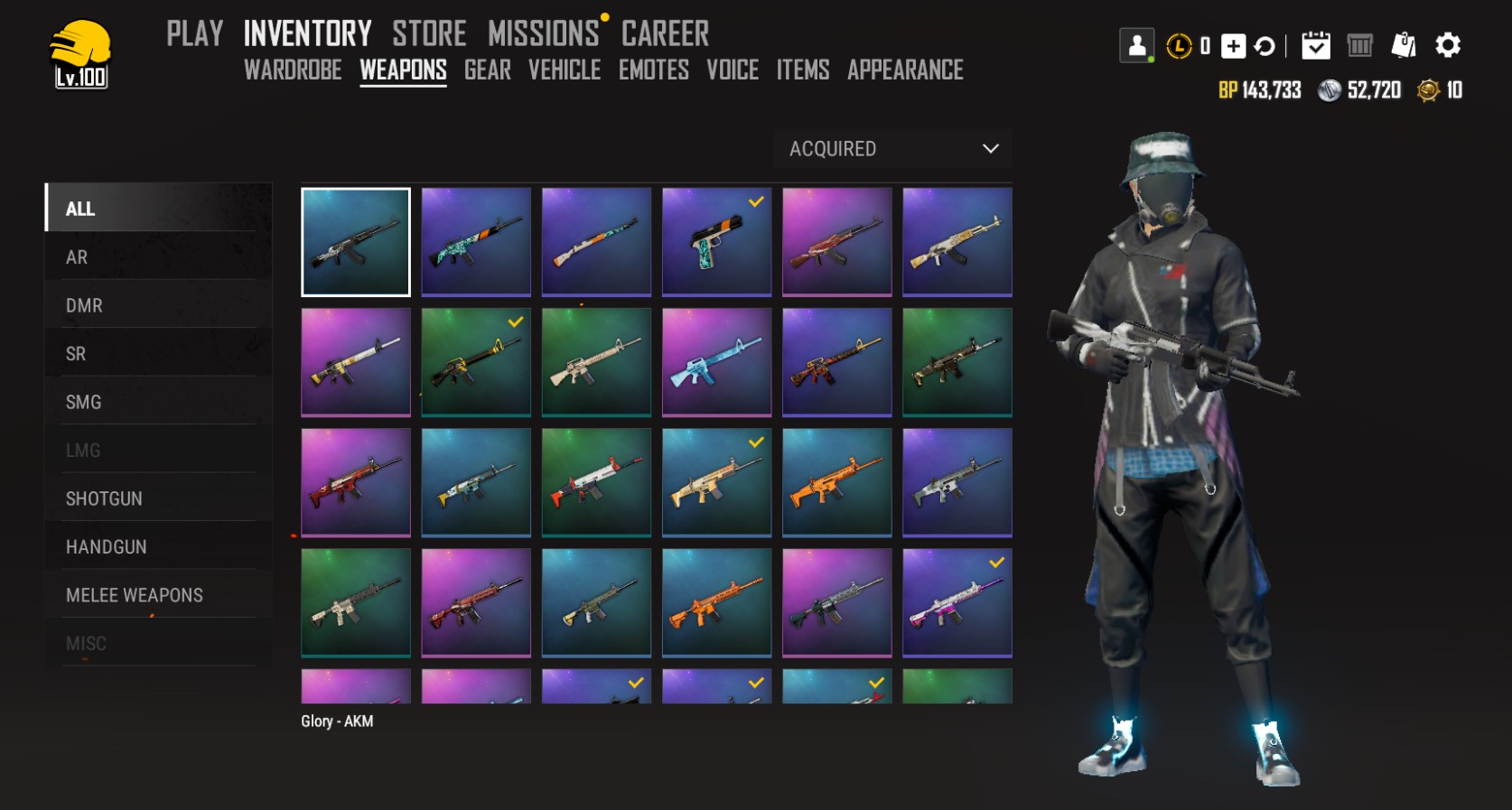
Task: Click the refresh arrow icon
Action: point(1265,46)
